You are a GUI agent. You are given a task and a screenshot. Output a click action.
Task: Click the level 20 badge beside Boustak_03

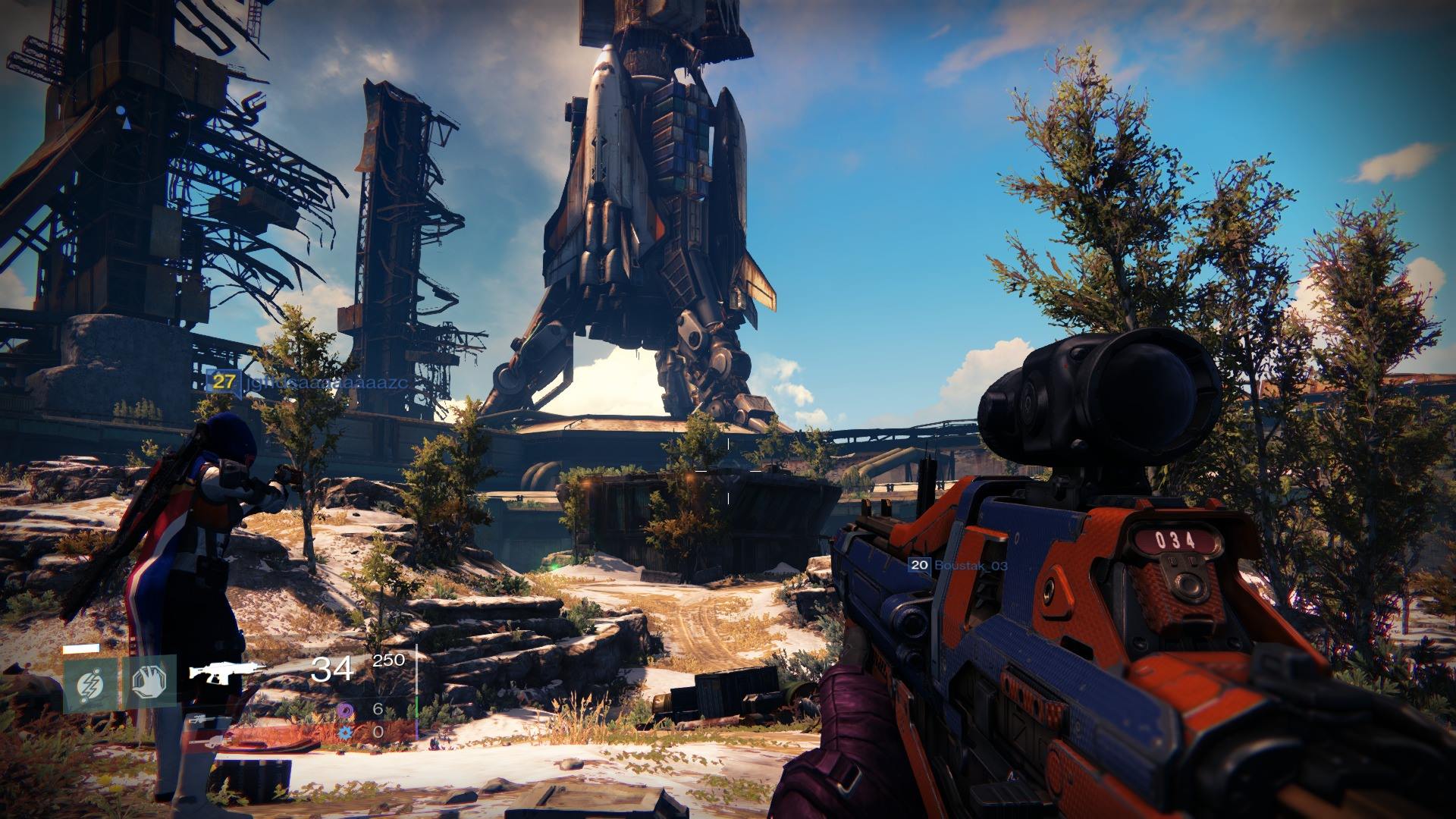[x=920, y=564]
